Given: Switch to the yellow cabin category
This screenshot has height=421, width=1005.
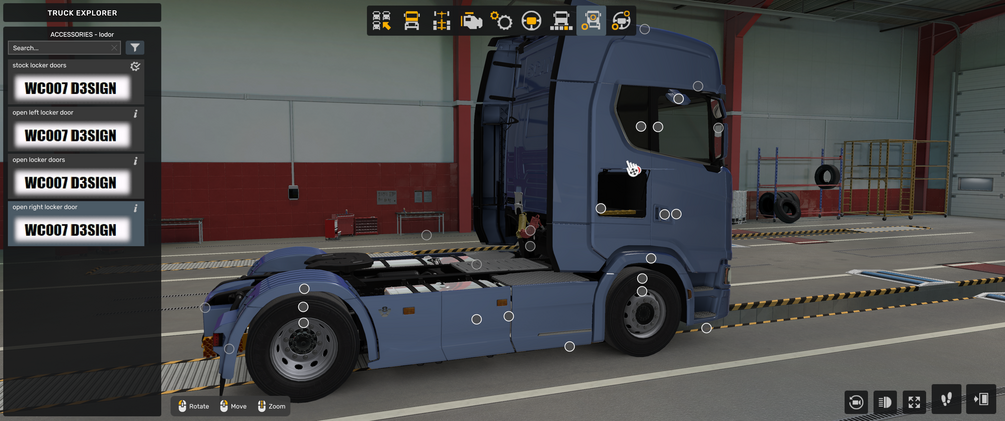Looking at the screenshot, I should pyautogui.click(x=411, y=21).
